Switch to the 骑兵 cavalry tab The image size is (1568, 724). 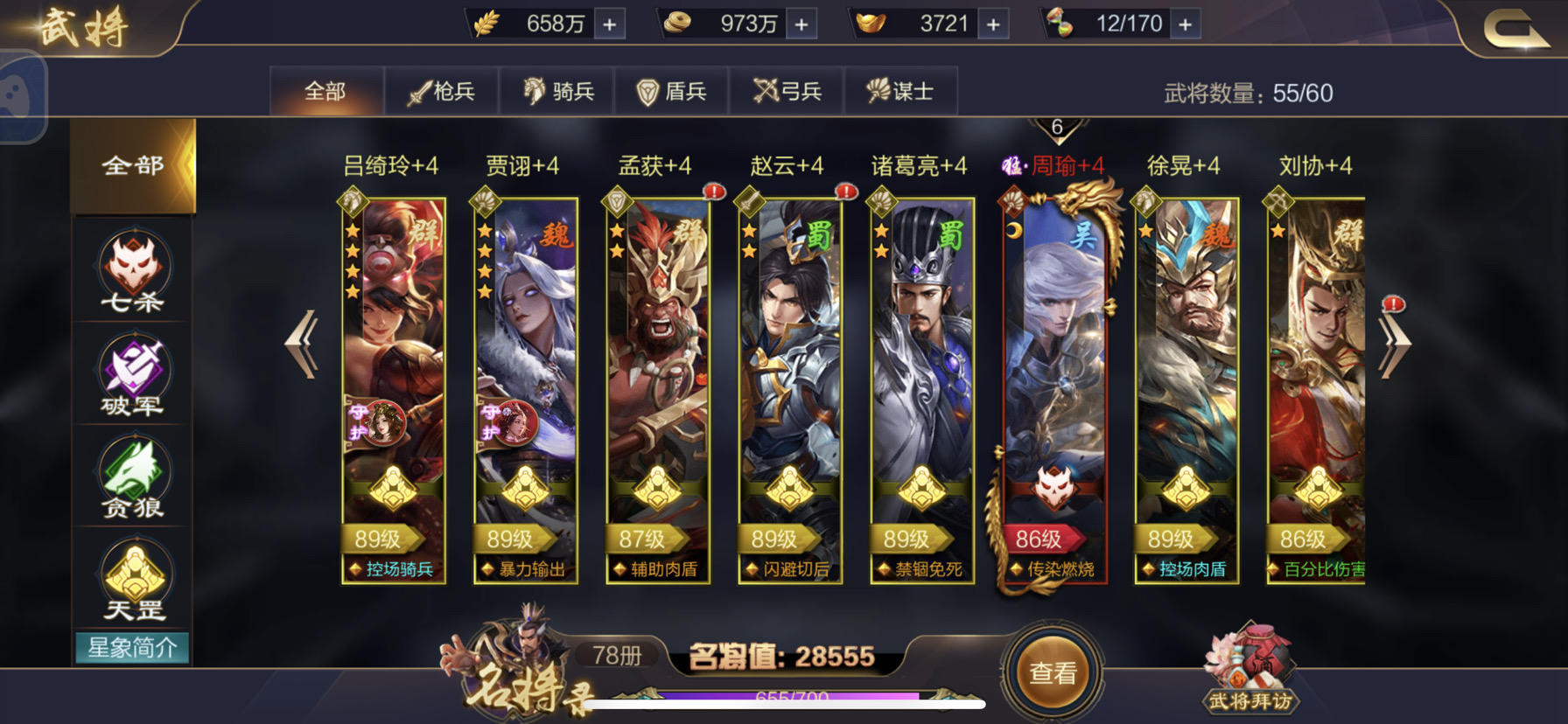[x=557, y=90]
